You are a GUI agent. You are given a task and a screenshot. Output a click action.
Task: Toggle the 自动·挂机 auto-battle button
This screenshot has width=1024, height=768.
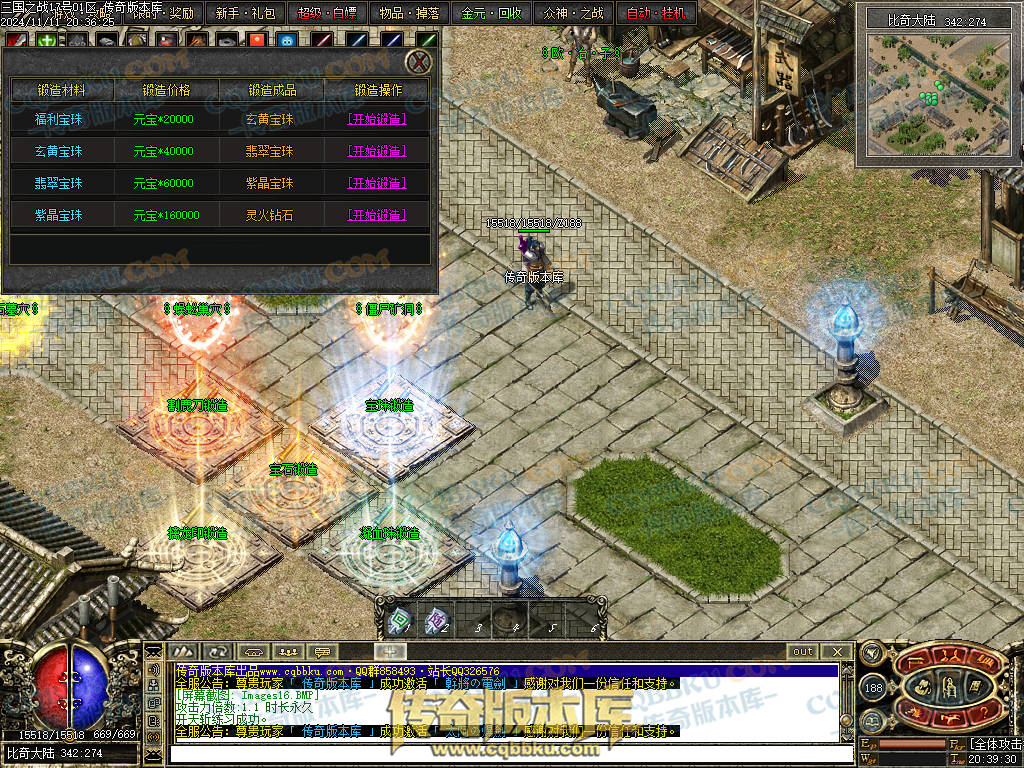656,14
